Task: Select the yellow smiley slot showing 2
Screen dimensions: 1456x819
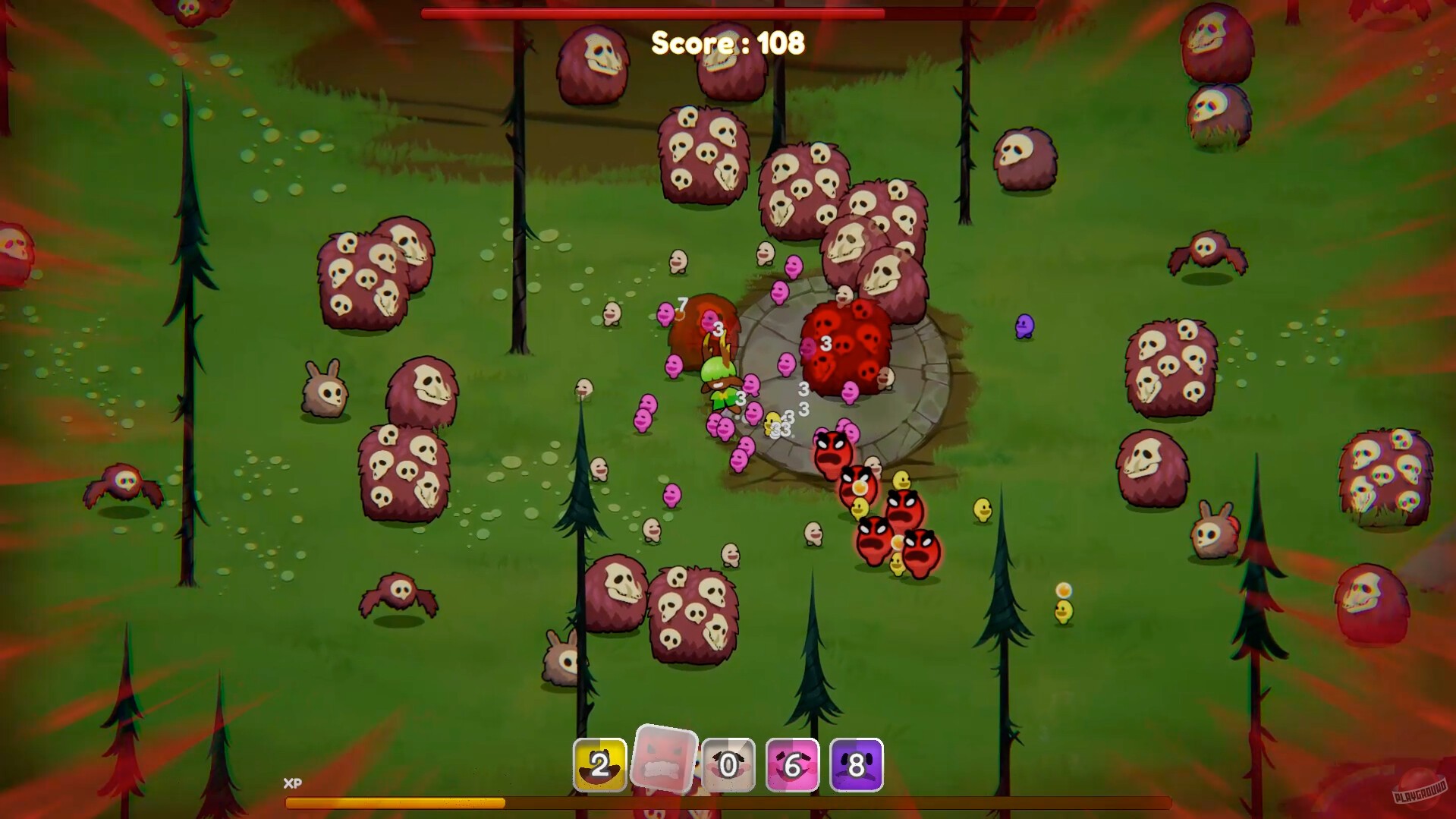Action: tap(599, 766)
